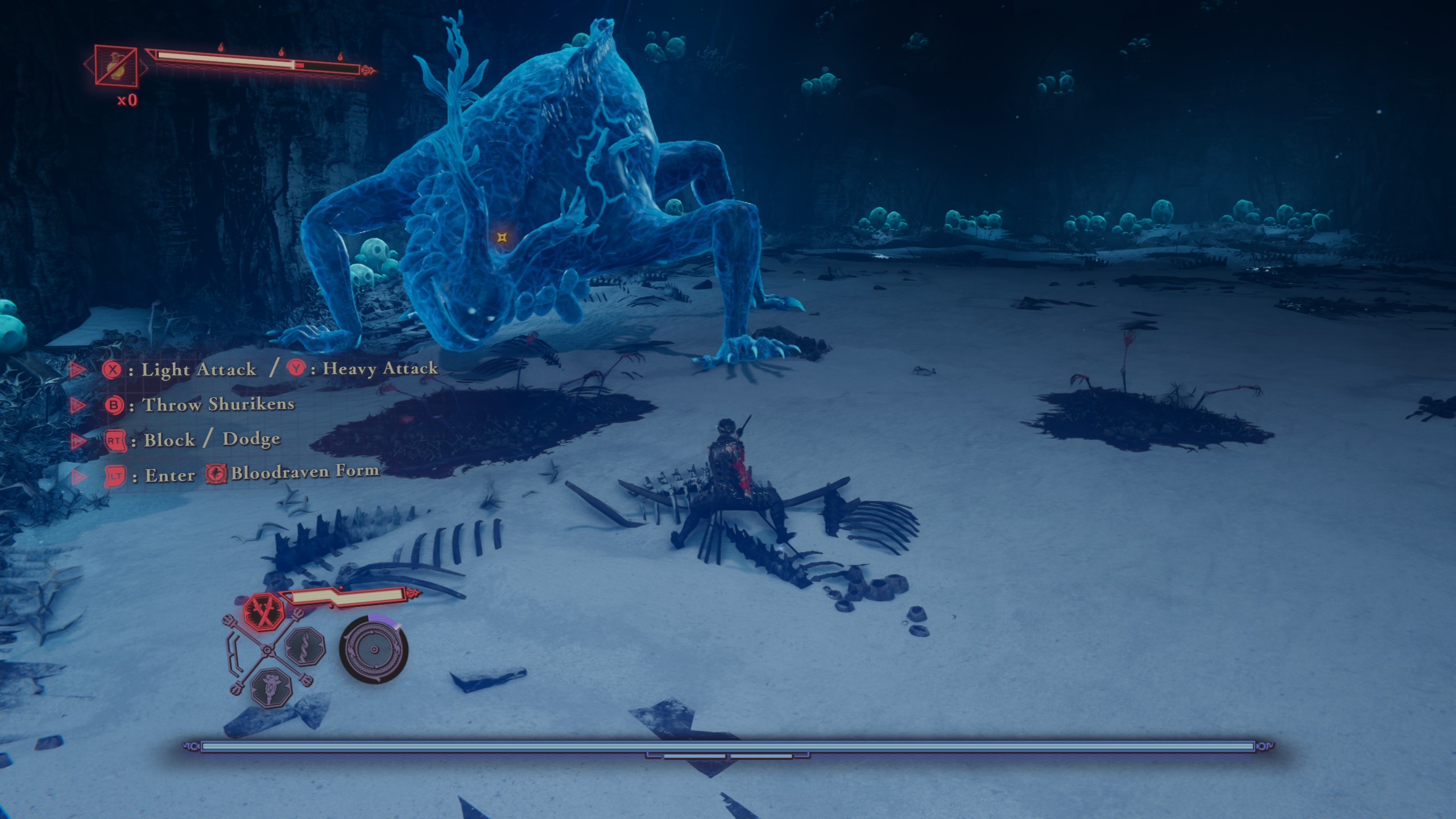Viewport: 1456px width, 819px height.
Task: Select the twisted blade weapon icon
Action: (x=305, y=647)
